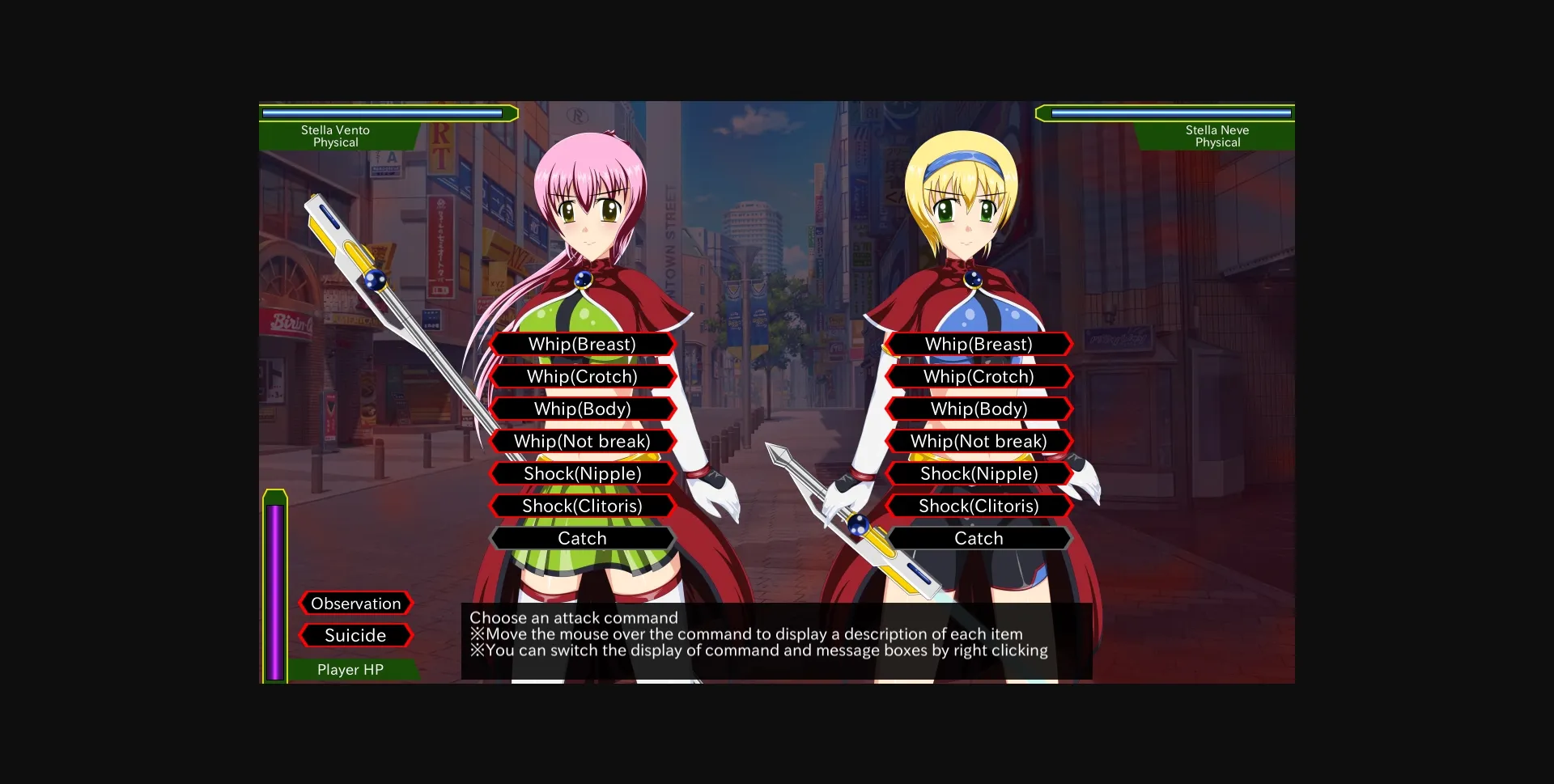Pick Shock(Nipple) command for Stella Neve
Screen dimensions: 1554x784
tap(979, 473)
